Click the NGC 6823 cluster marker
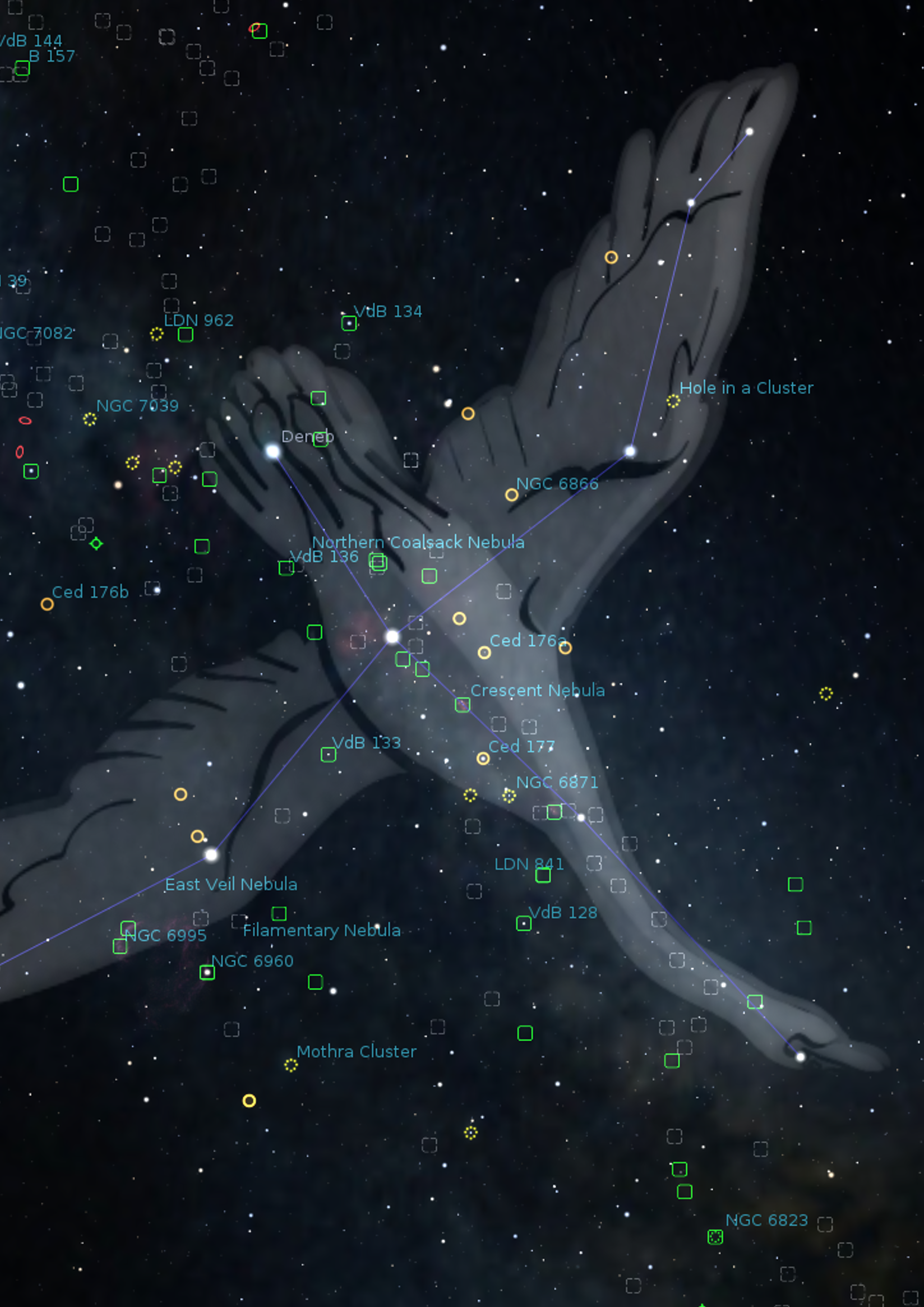The width and height of the screenshot is (924, 1307). 715,1237
